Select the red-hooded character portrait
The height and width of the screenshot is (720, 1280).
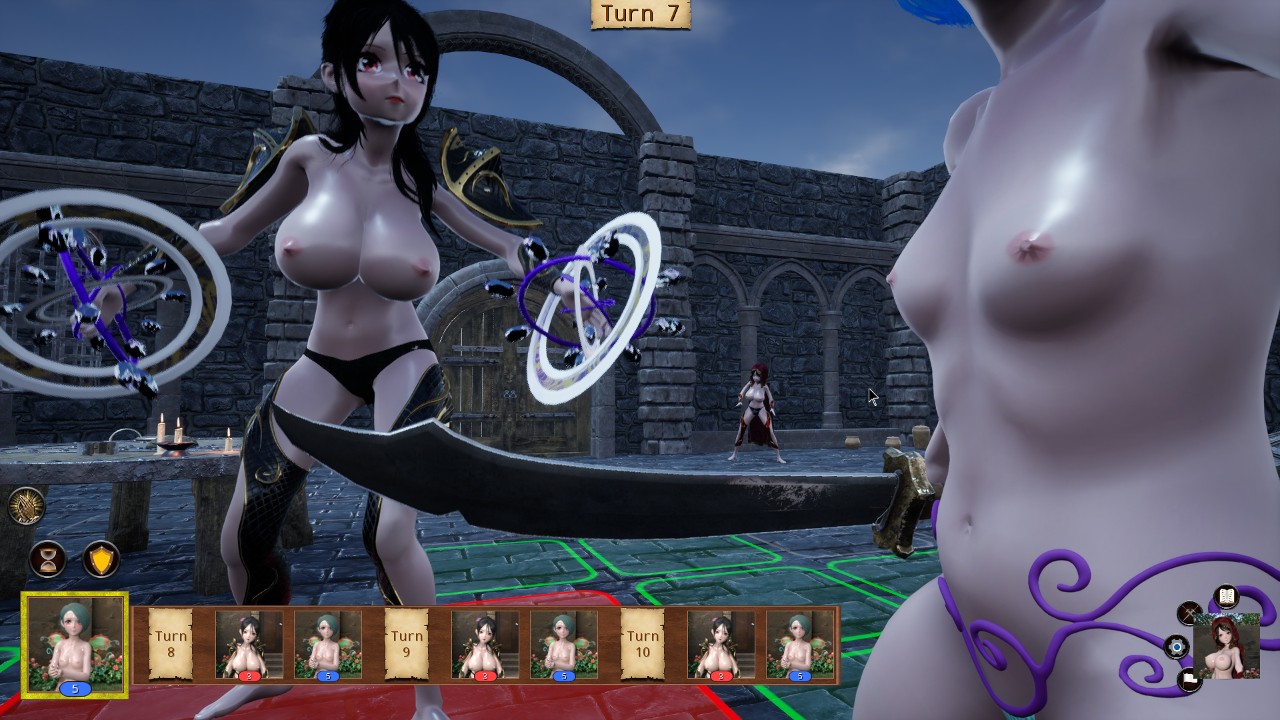(1226, 647)
